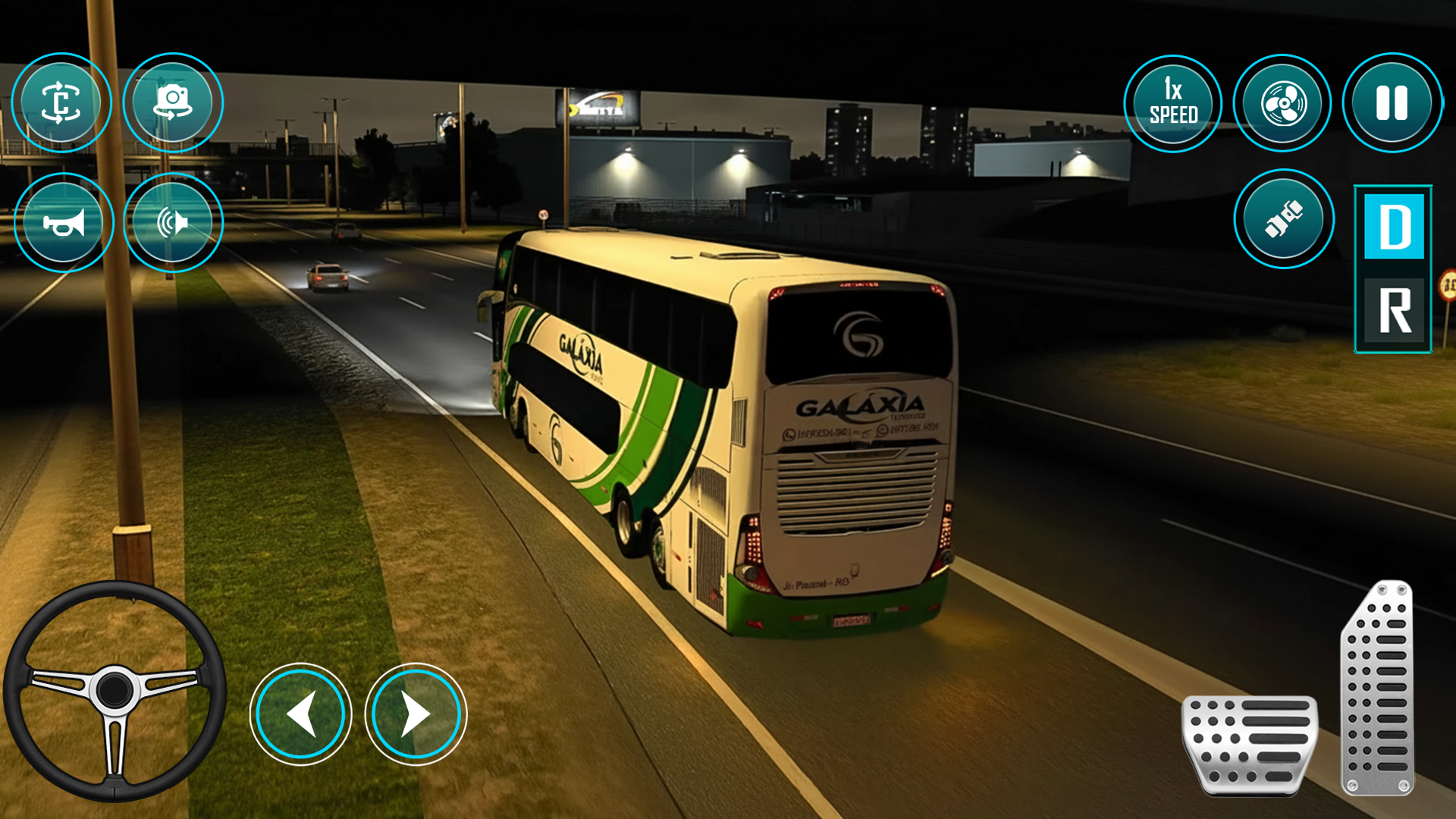This screenshot has width=1456, height=819.
Task: Select Reverse gear R
Action: click(1394, 310)
